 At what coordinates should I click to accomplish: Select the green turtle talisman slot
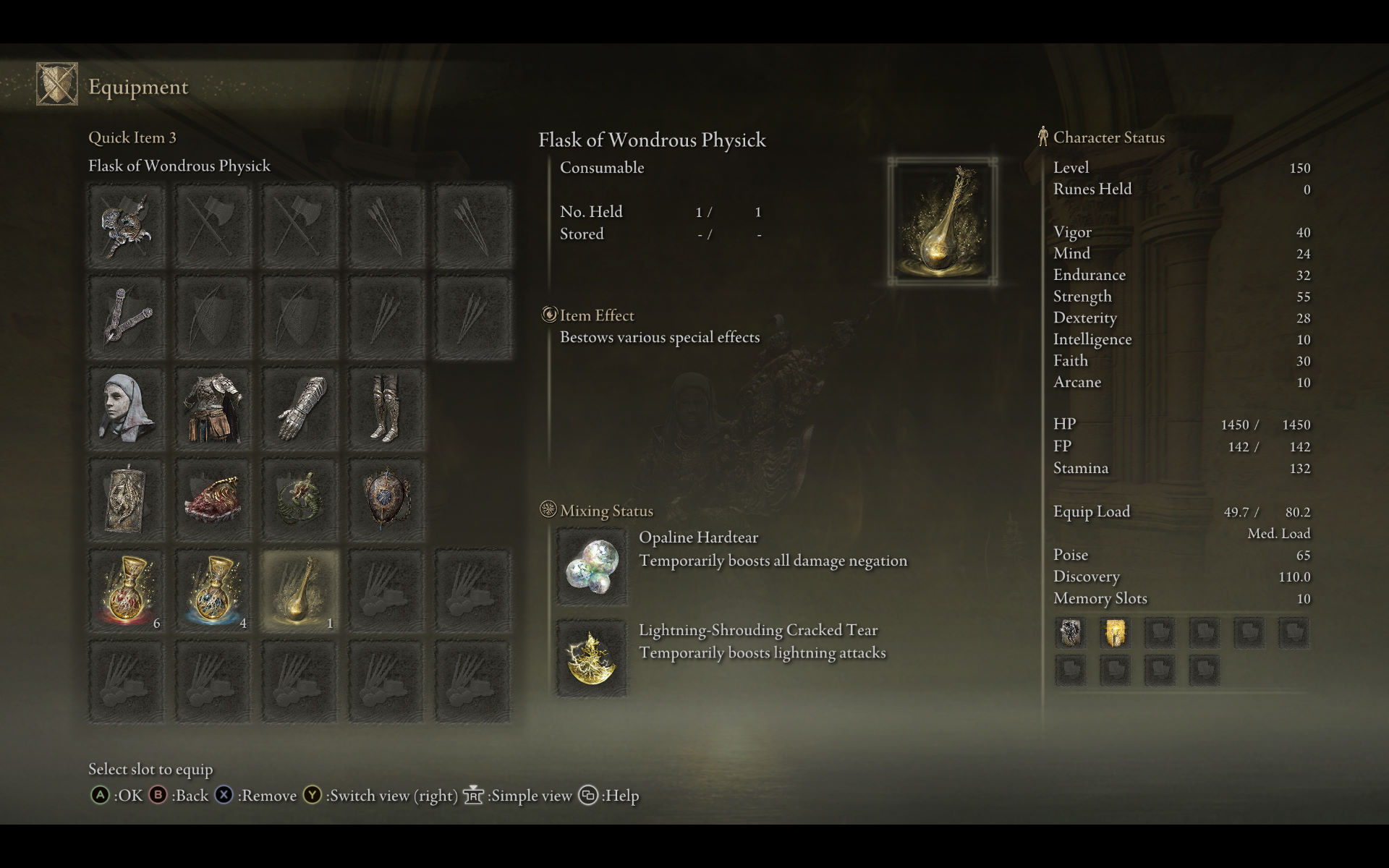[300, 500]
